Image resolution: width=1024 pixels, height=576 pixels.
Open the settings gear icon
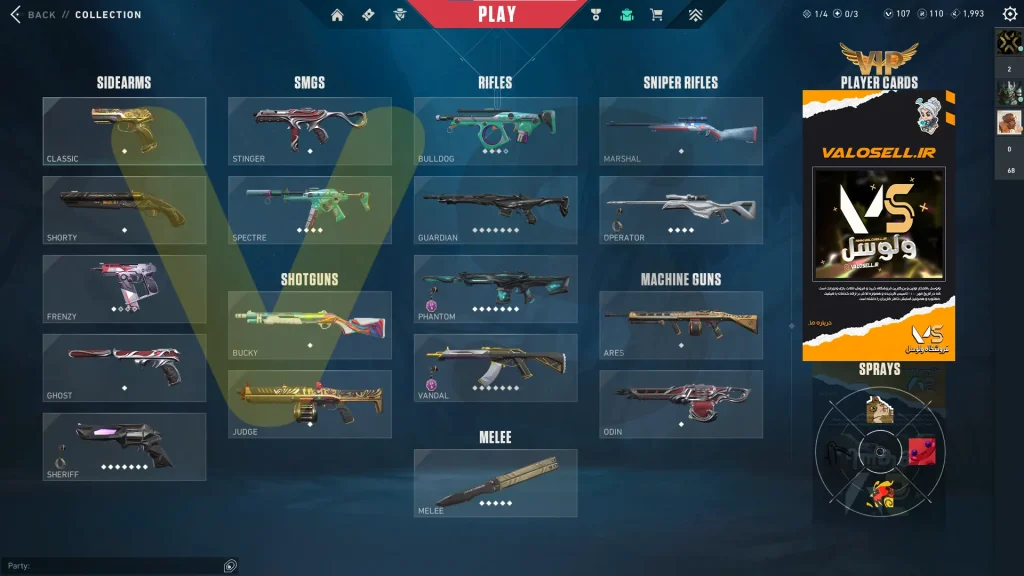coord(1009,14)
